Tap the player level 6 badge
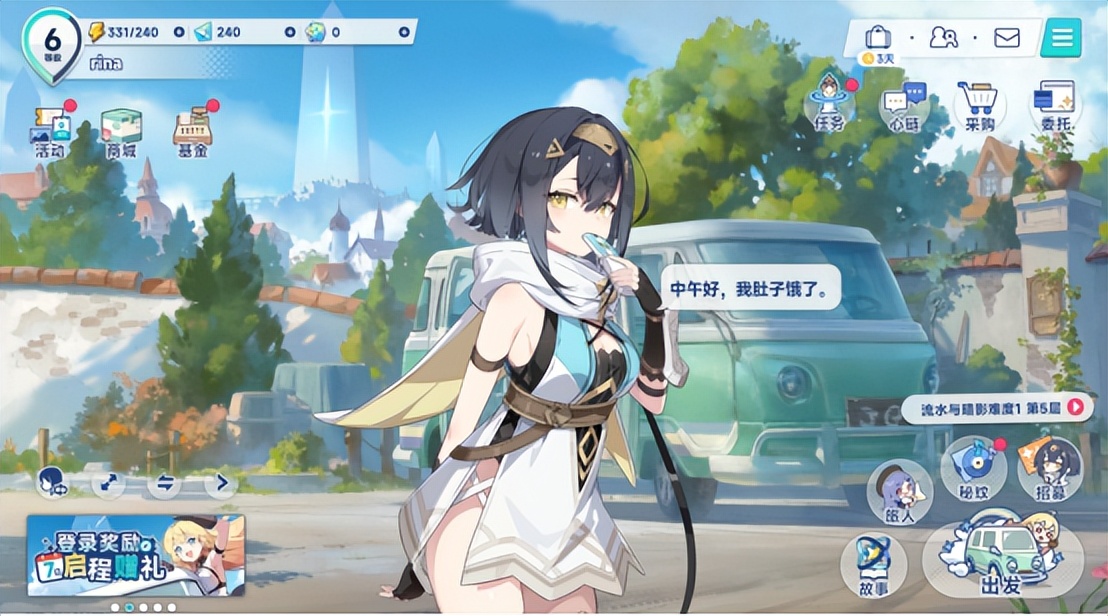The height and width of the screenshot is (616, 1108). pyautogui.click(x=52, y=40)
